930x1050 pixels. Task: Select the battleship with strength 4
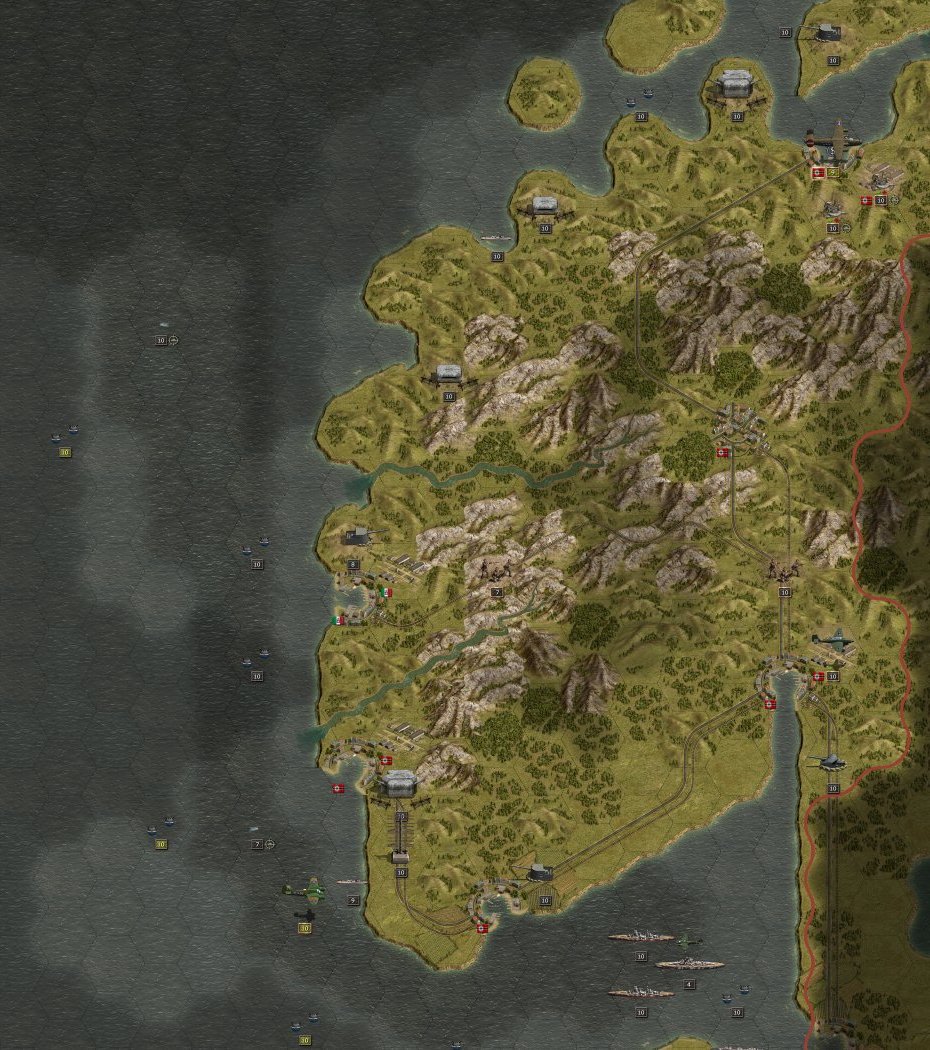click(x=688, y=964)
